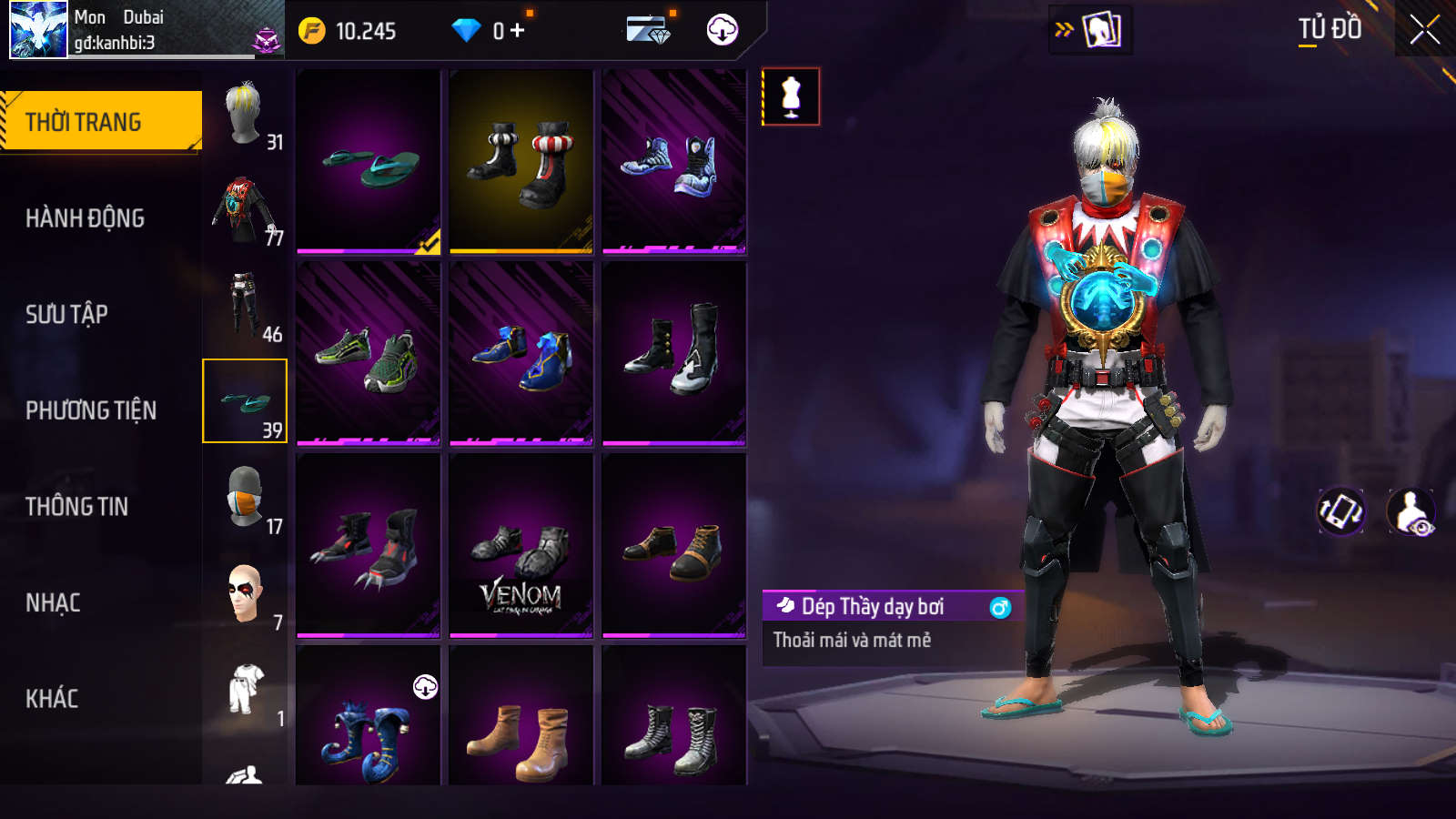Equip the teal flip-flops item
This screenshot has width=1456, height=819.
click(369, 162)
